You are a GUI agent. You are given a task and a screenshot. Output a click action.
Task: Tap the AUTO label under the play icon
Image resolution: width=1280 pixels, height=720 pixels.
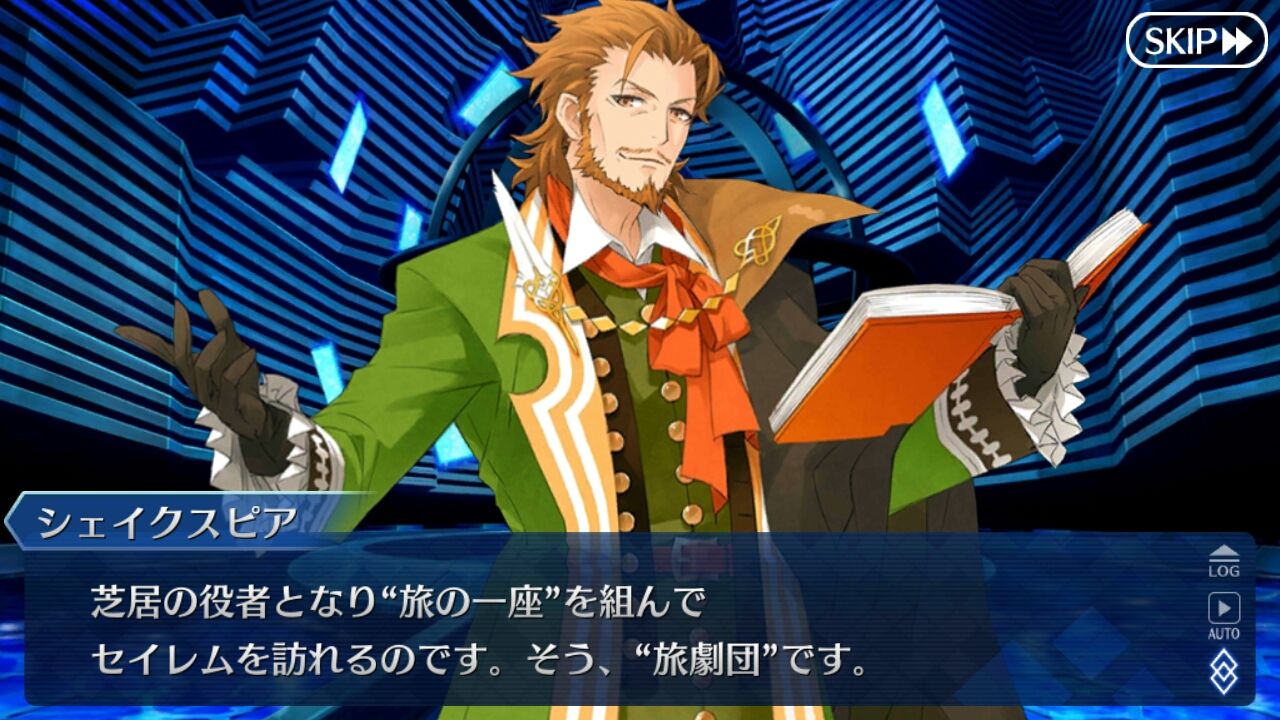point(1224,631)
